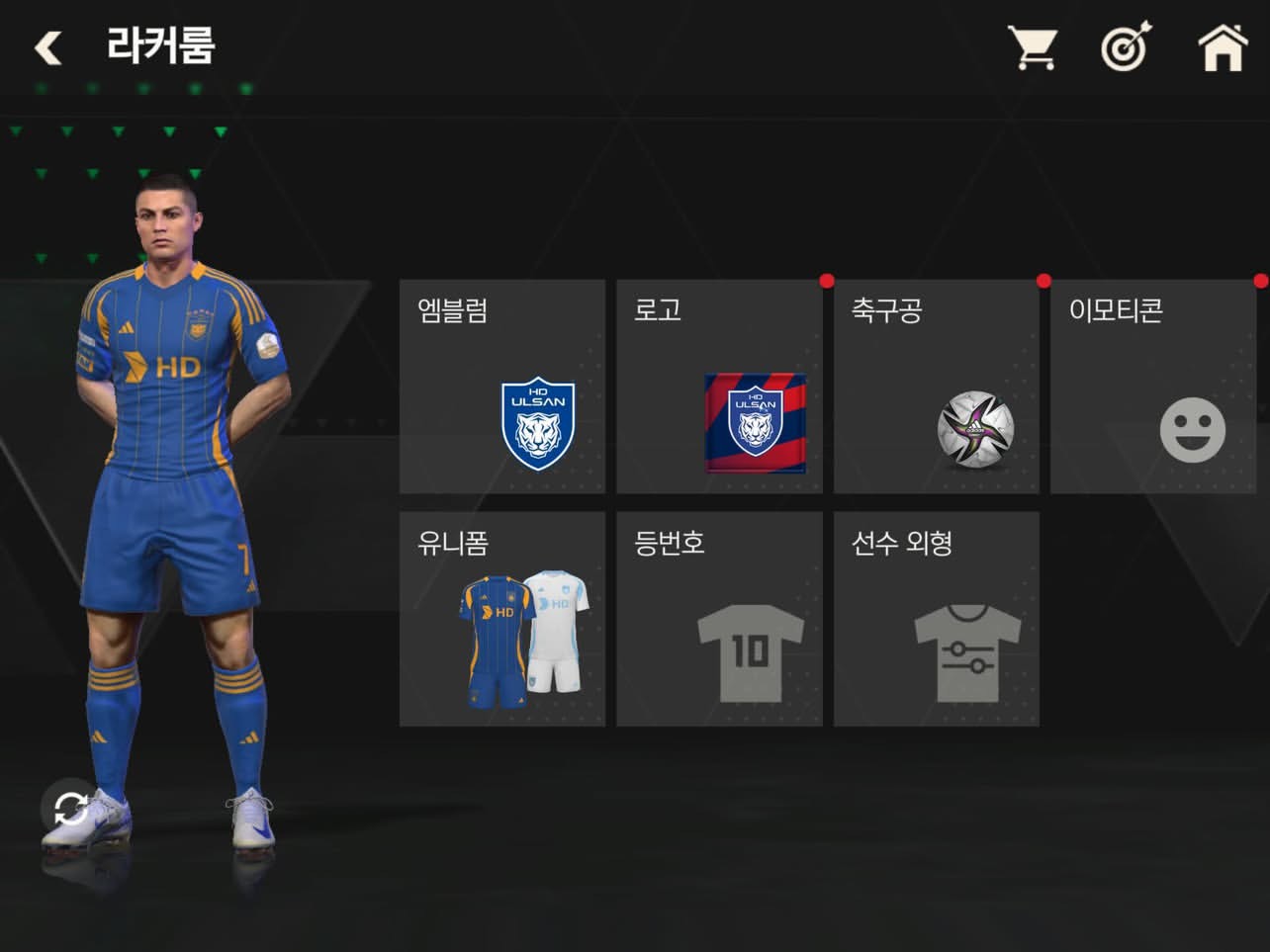Select the 로고 logo tile
The image size is (1270, 952).
click(719, 387)
